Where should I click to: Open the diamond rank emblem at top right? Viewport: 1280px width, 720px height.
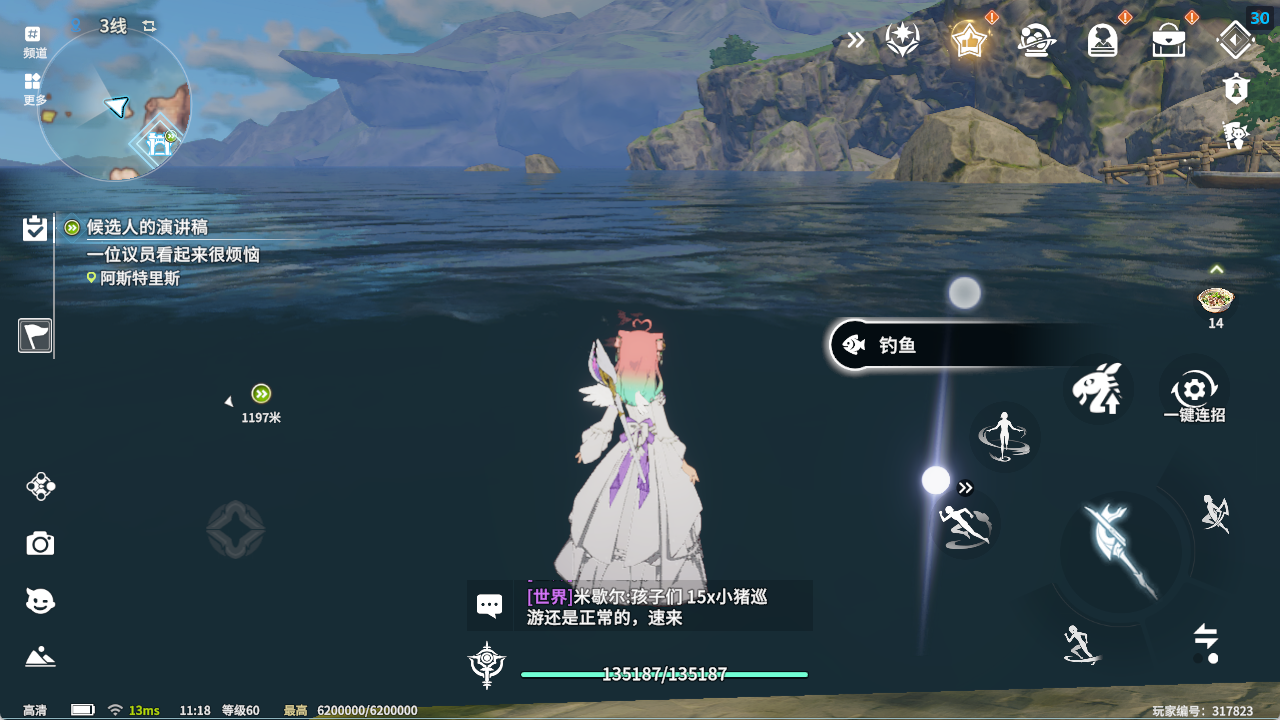(1236, 41)
